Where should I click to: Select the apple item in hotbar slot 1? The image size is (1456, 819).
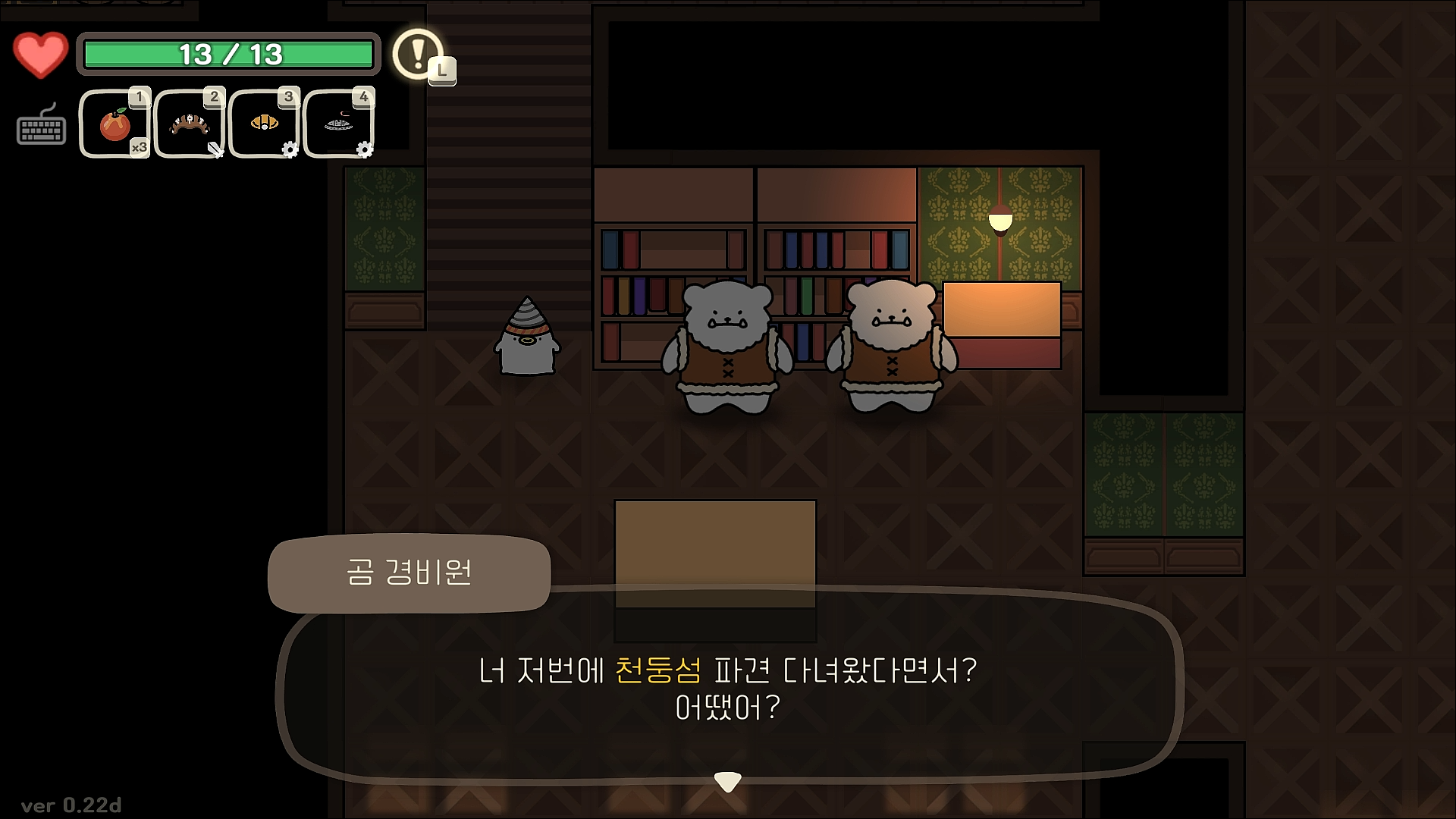[113, 123]
